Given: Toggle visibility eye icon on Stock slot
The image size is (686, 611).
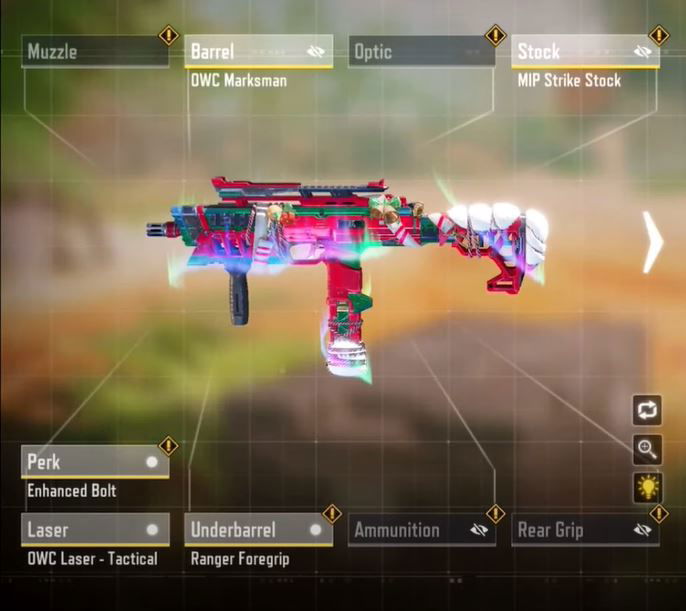Looking at the screenshot, I should tap(643, 52).
